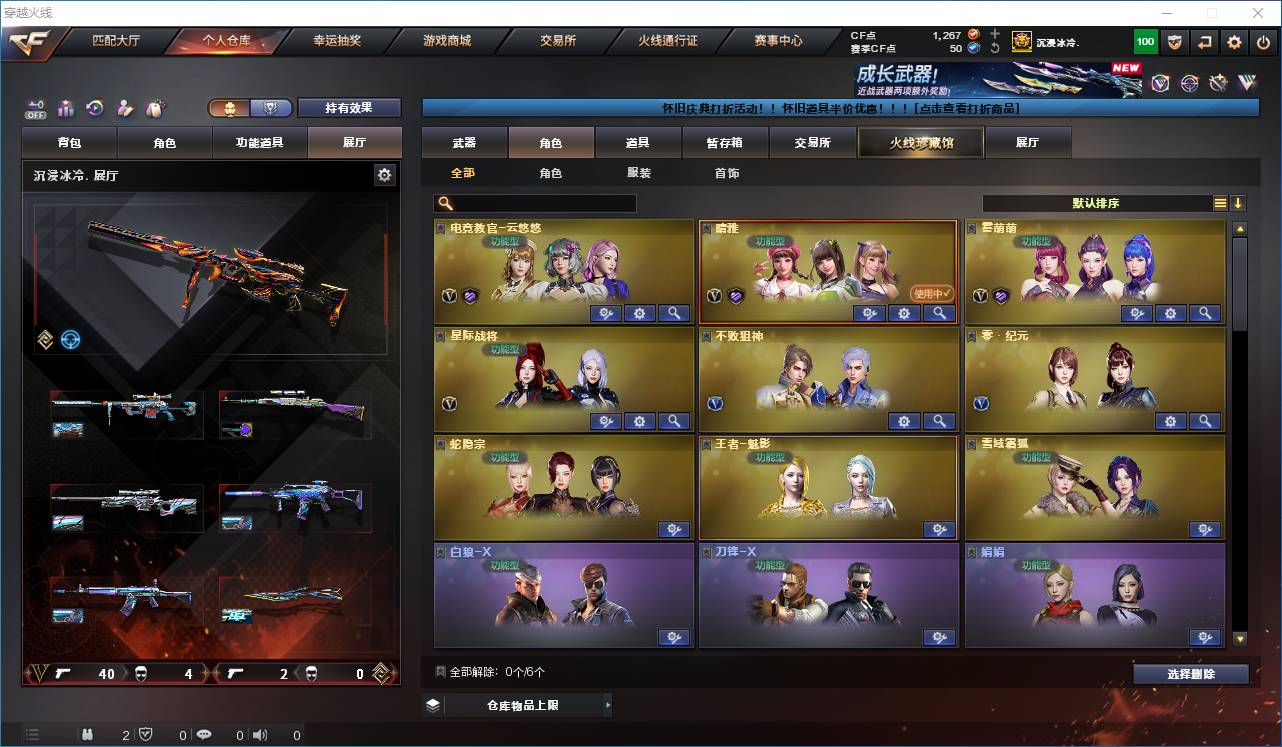Enable the skull display toggle
The height and width of the screenshot is (747, 1282).
tap(231, 108)
